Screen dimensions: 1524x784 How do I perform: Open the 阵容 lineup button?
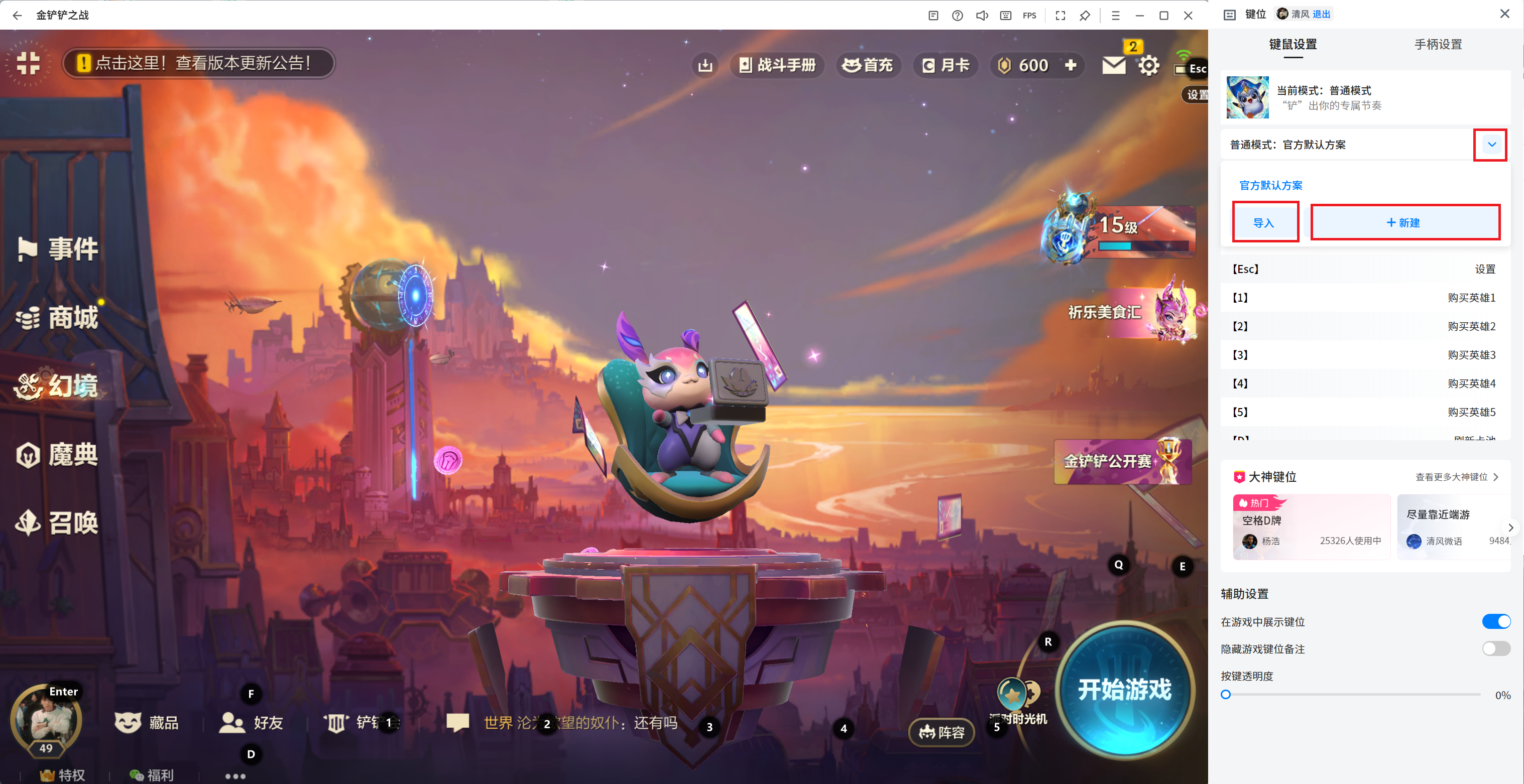[941, 733]
